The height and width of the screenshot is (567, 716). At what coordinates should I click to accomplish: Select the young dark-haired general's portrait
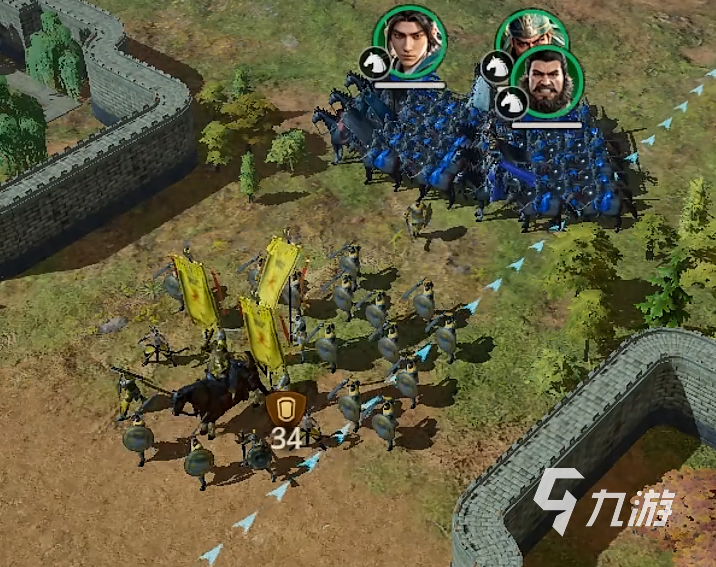pos(410,41)
